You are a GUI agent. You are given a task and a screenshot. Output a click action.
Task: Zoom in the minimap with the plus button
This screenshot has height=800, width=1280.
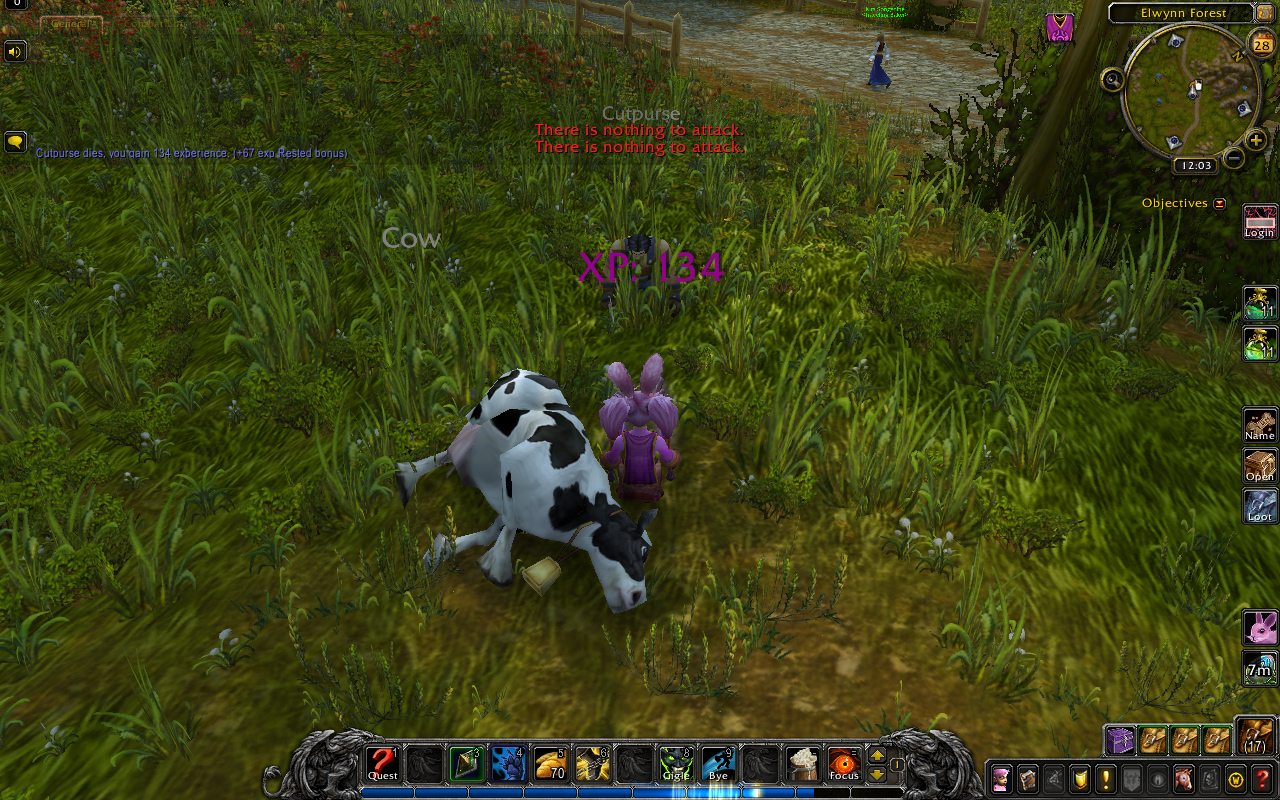click(1257, 140)
